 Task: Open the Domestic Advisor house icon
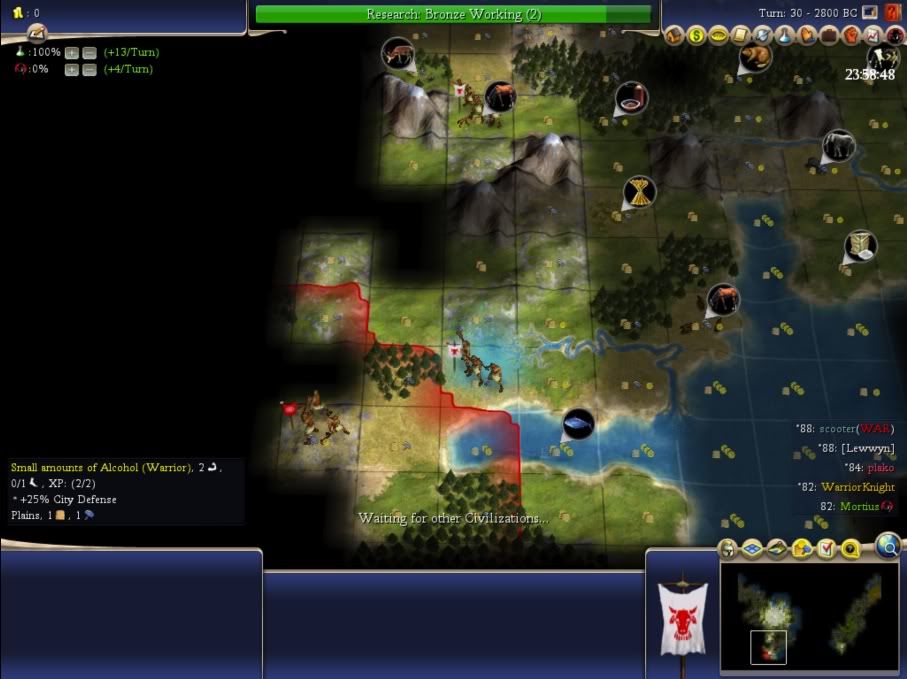[x=675, y=36]
